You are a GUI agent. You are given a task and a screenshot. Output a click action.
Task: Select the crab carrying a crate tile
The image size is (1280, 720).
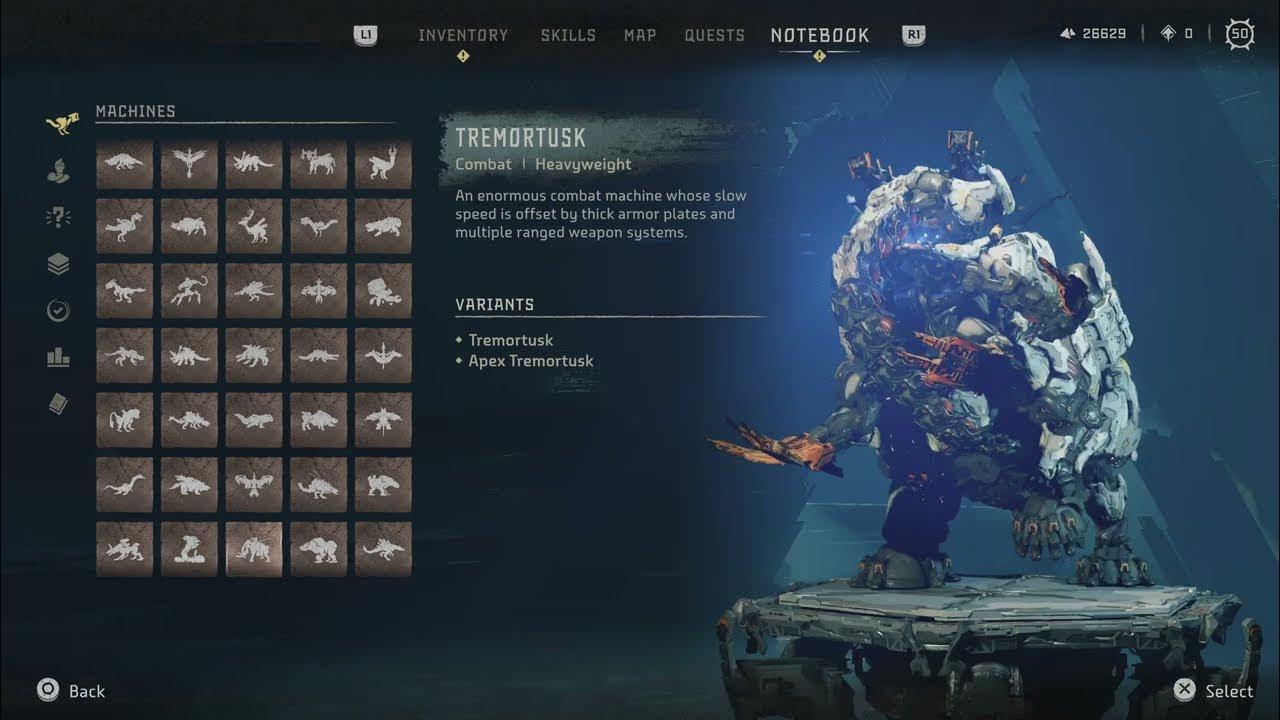pos(383,290)
